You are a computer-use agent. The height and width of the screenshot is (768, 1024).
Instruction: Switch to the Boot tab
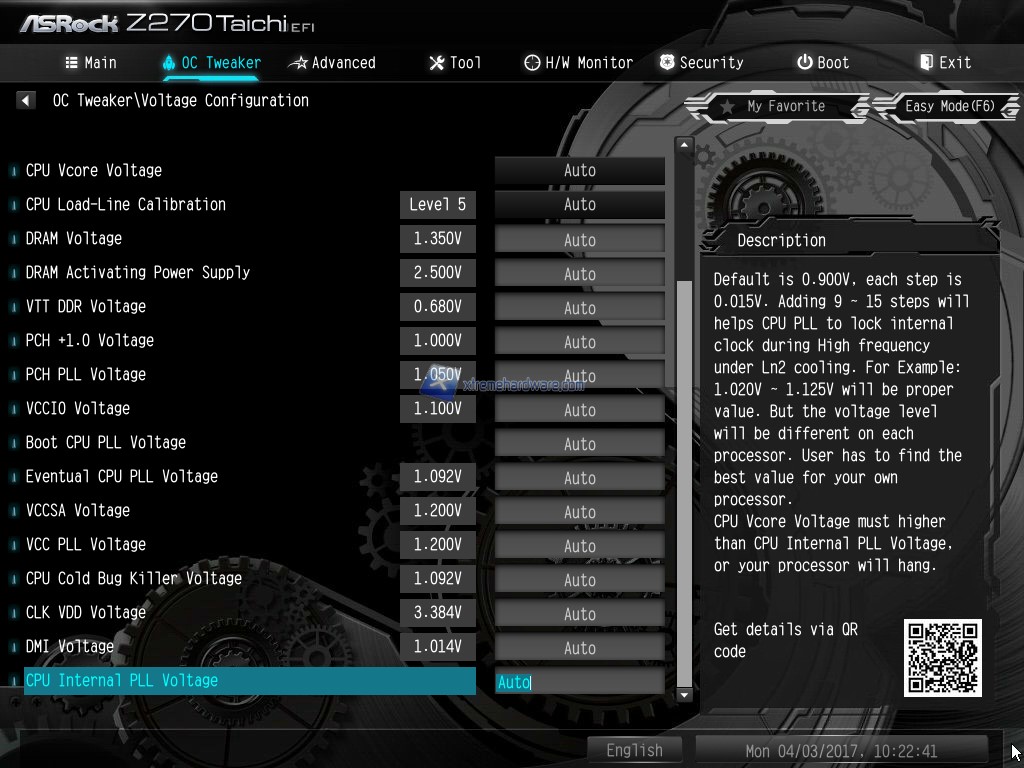(823, 62)
